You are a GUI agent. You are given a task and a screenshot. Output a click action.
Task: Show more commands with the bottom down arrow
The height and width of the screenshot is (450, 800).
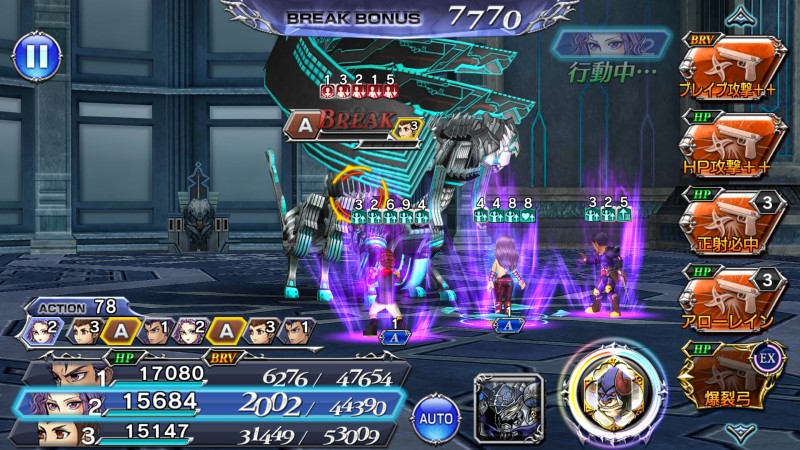point(741,431)
